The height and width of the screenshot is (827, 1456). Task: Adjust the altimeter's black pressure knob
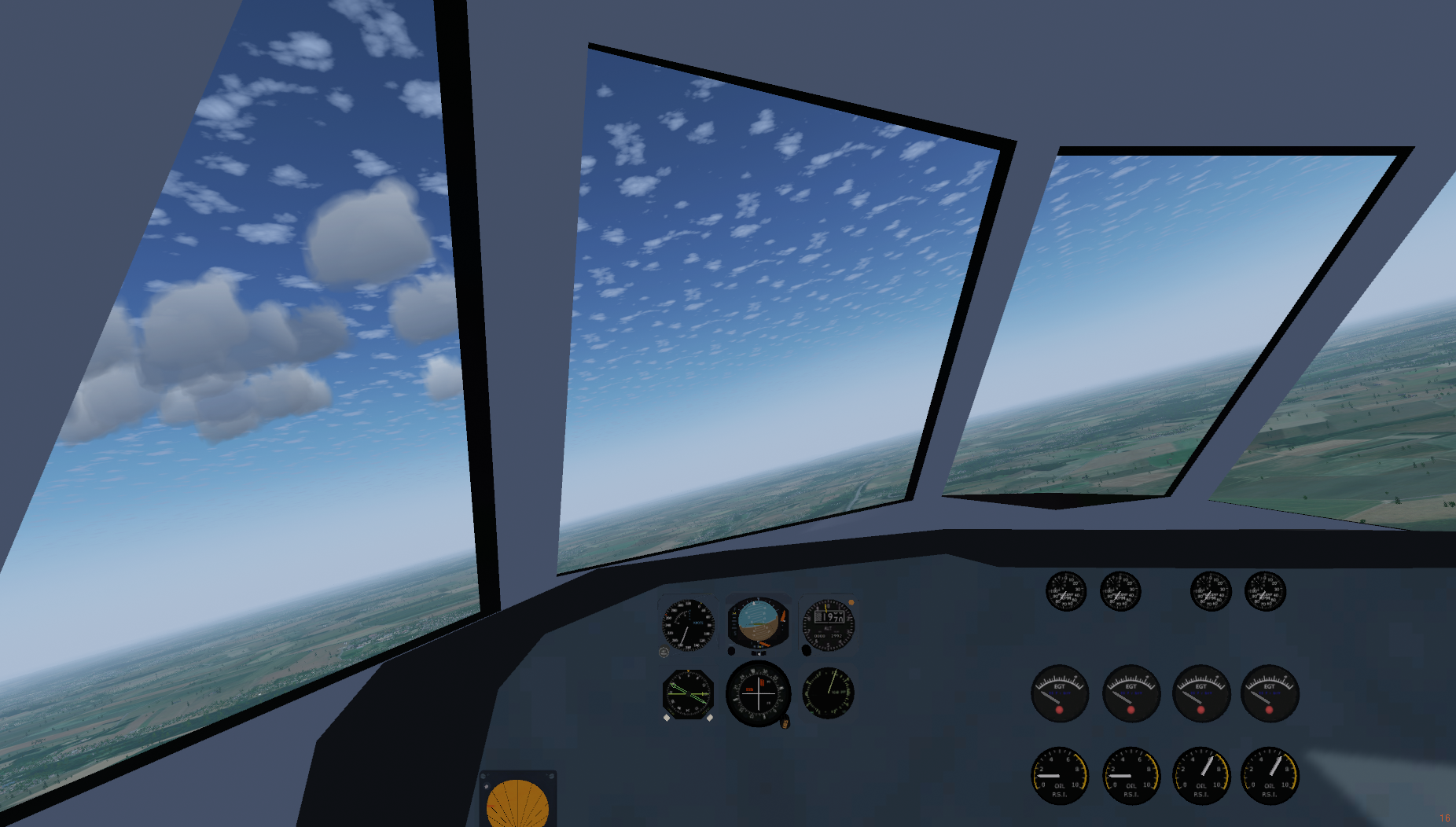point(806,650)
